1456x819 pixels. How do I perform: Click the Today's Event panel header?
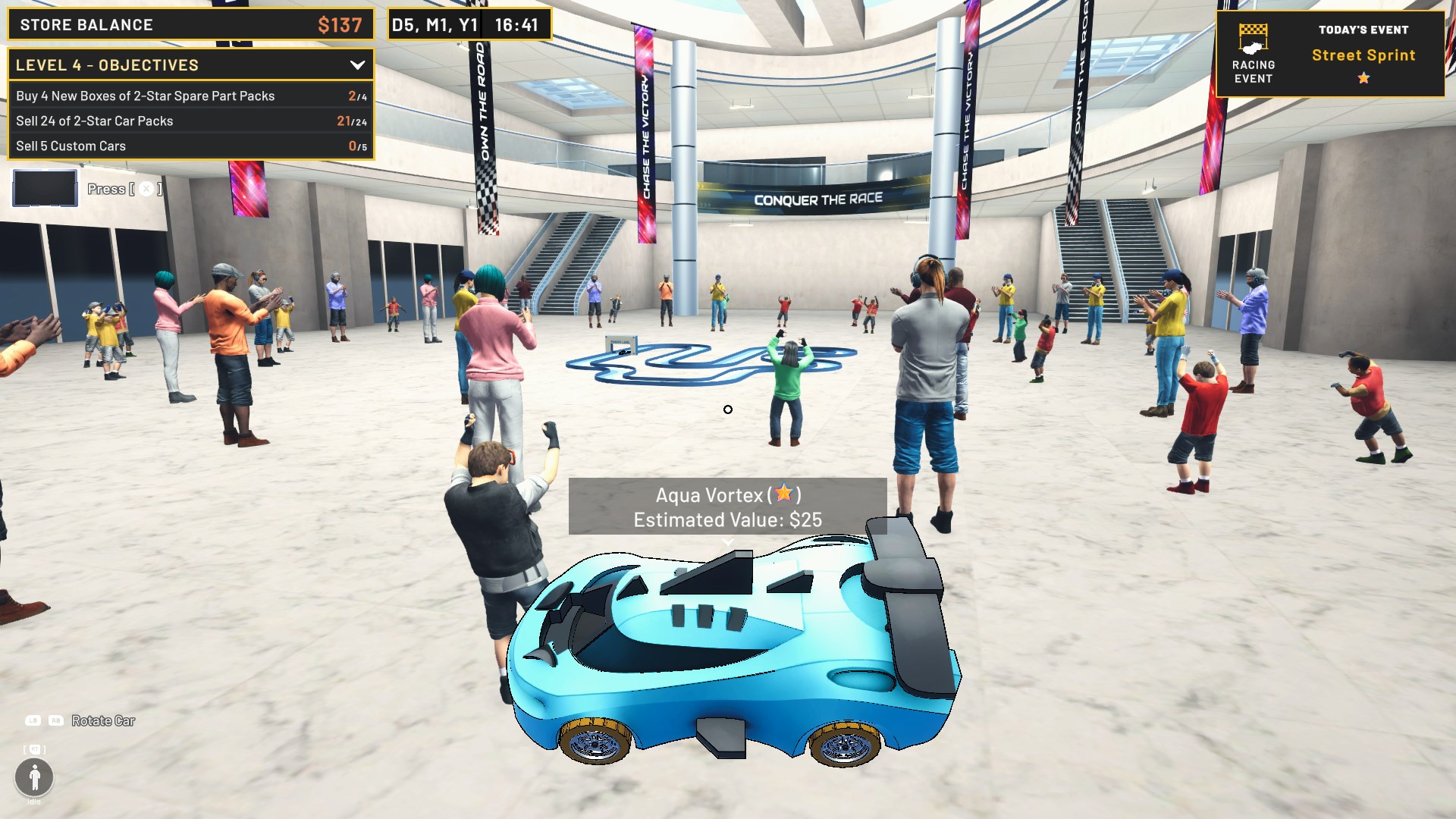(x=1363, y=30)
